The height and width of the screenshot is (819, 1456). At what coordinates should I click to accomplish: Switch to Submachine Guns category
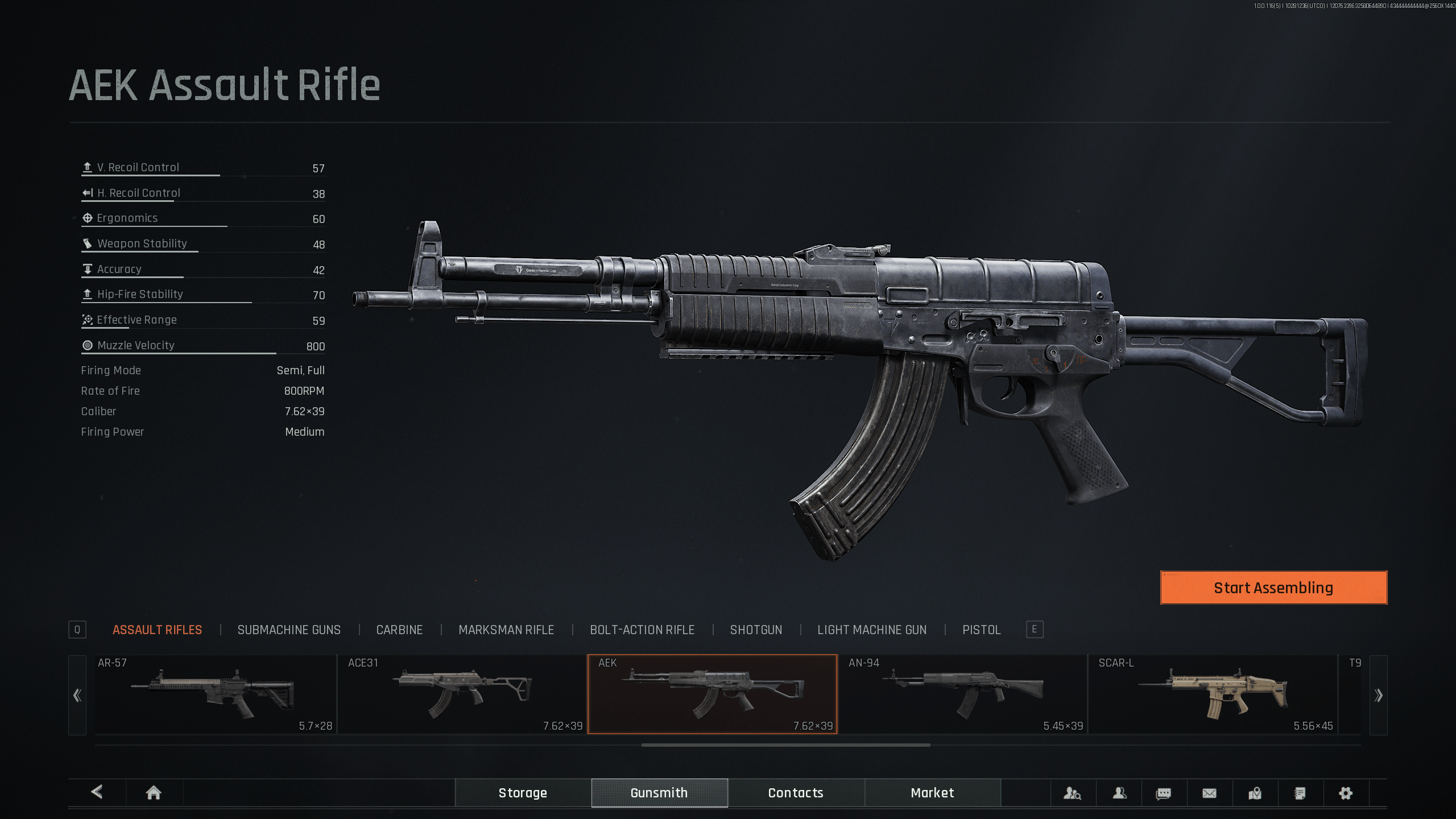tap(289, 630)
